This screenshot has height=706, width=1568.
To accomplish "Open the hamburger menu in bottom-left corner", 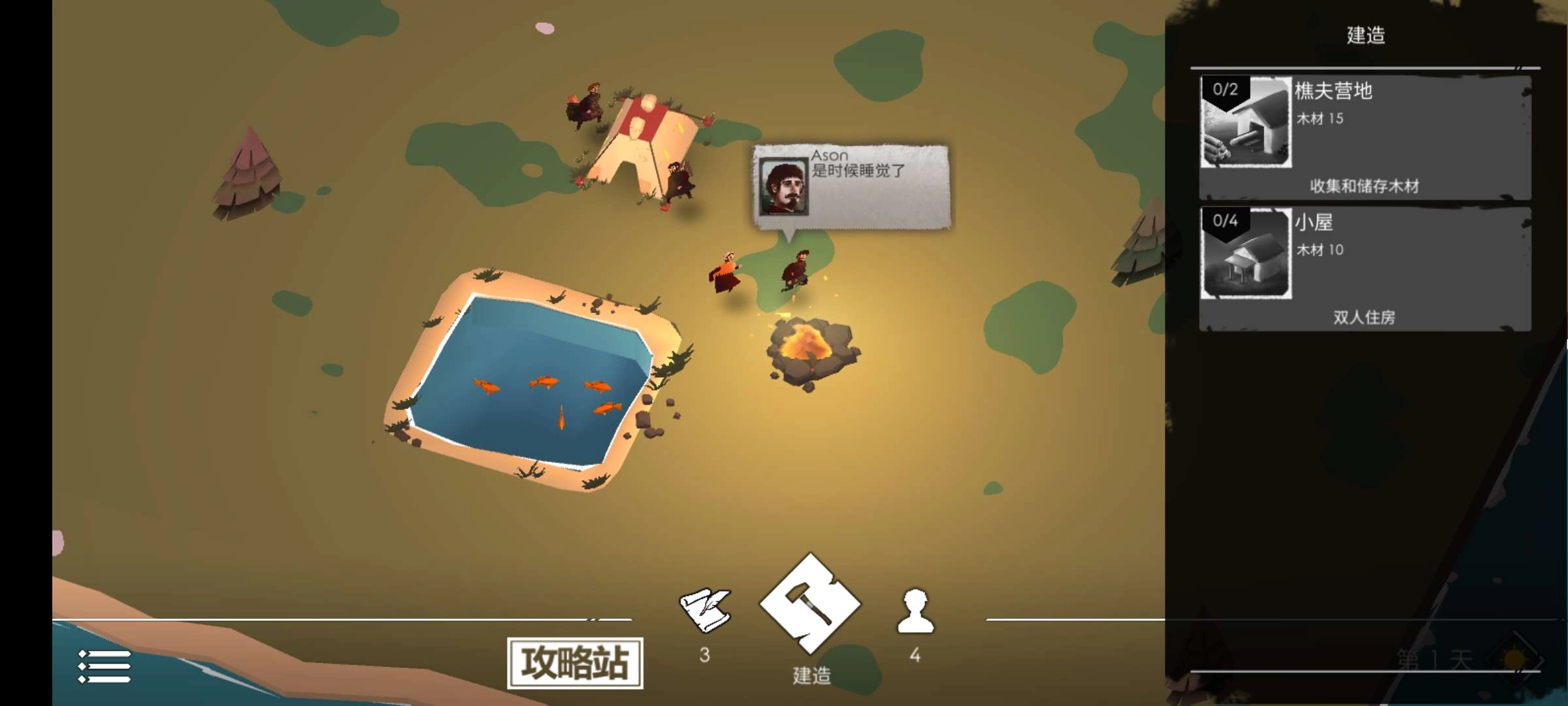I will 105,667.
